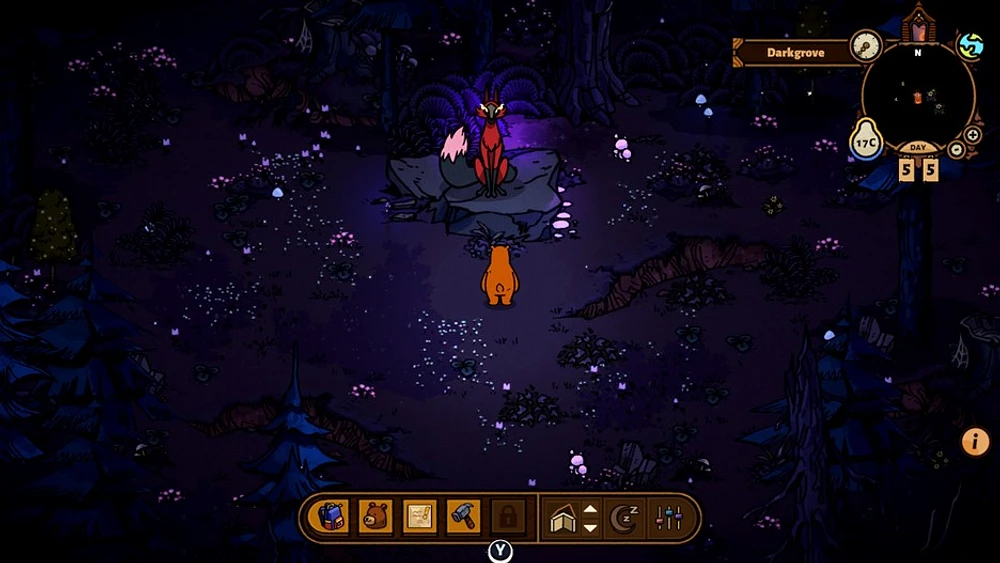Click the down arrow beside the house icon

coord(590,526)
